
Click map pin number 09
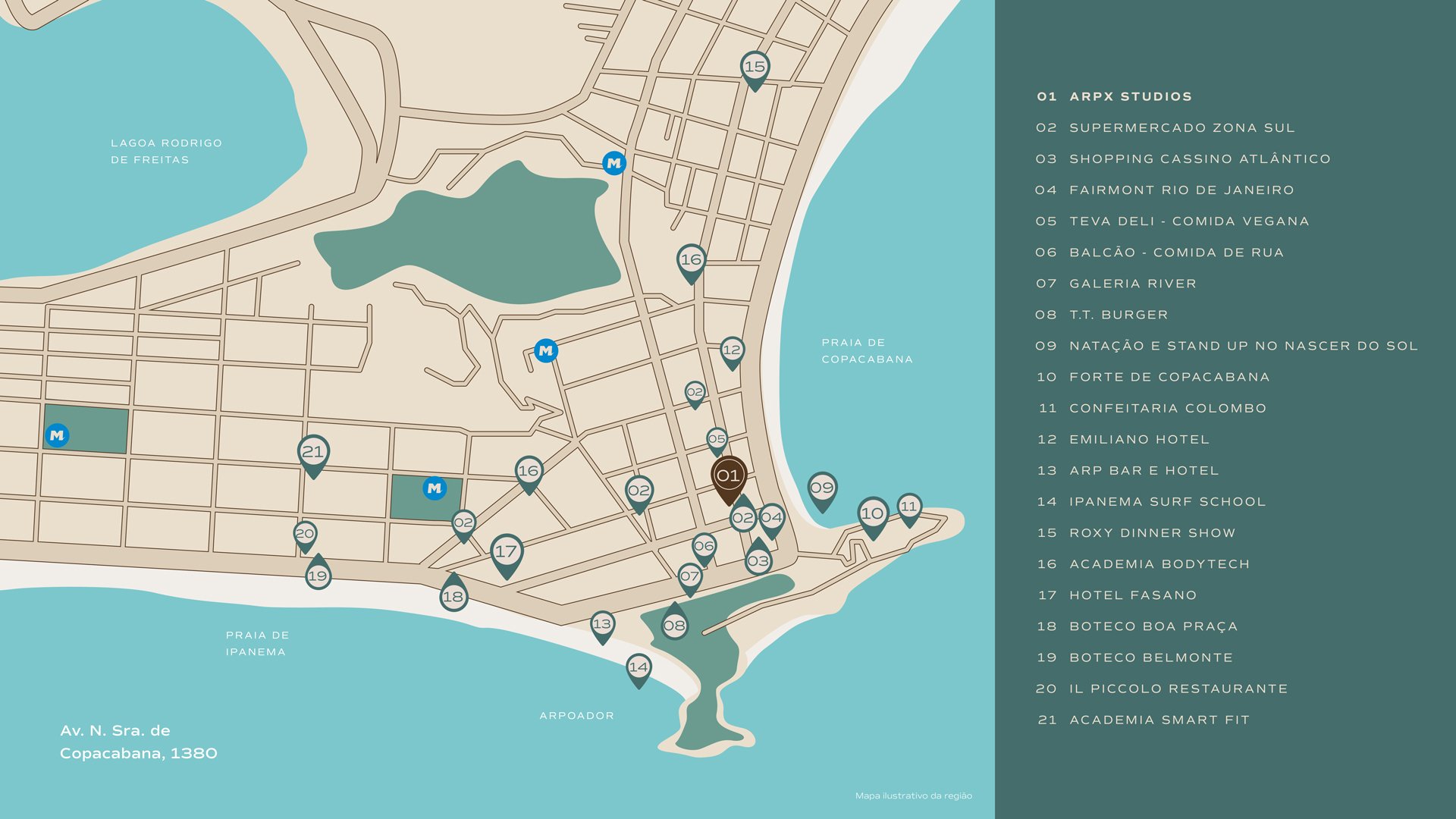(822, 488)
